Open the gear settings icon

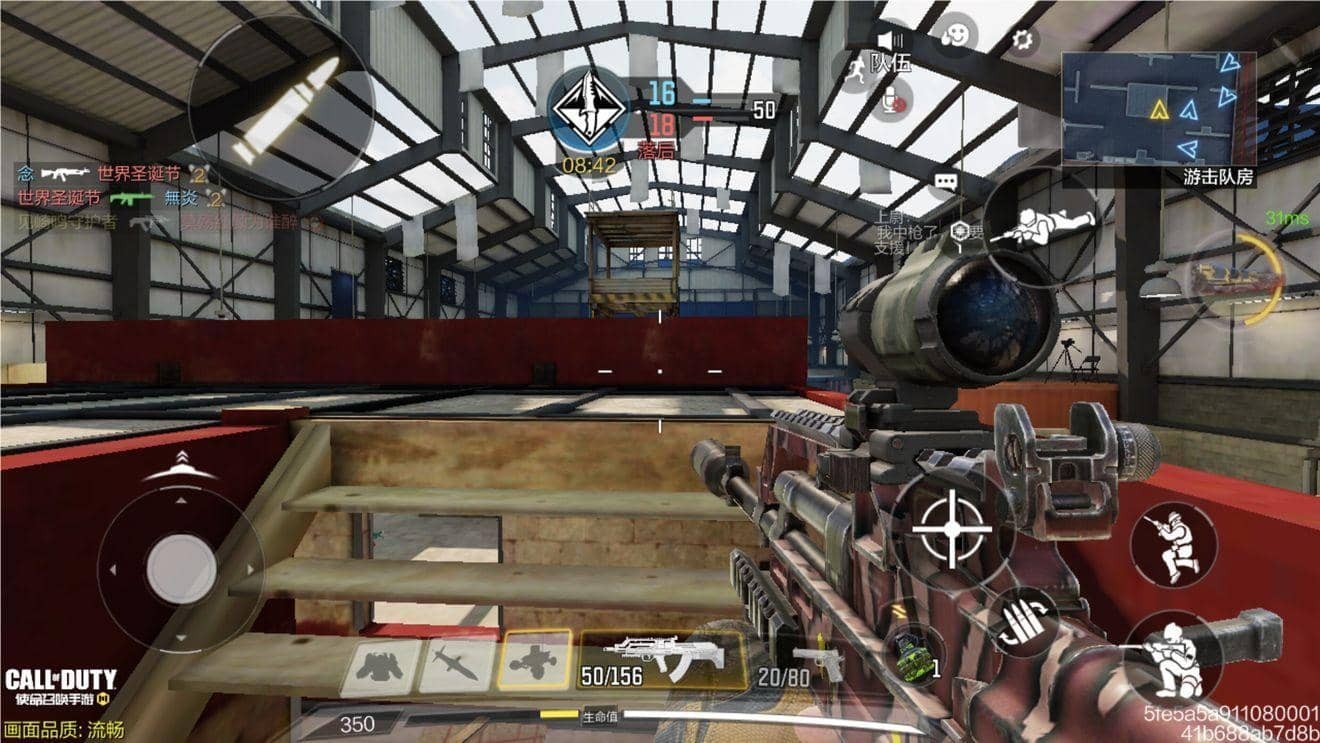click(x=1021, y=40)
